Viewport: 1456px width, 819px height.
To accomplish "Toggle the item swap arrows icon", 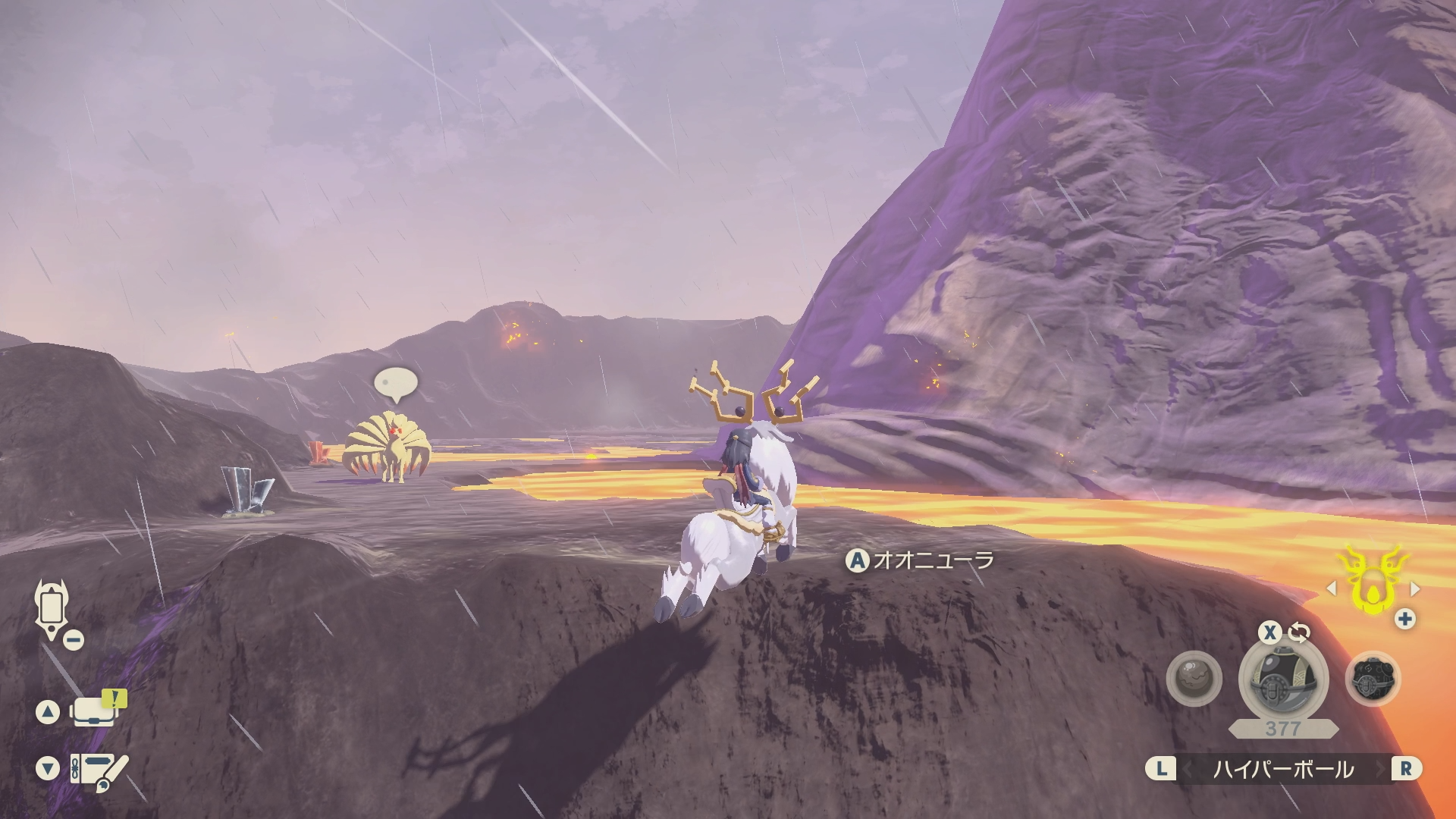I will point(1299,632).
